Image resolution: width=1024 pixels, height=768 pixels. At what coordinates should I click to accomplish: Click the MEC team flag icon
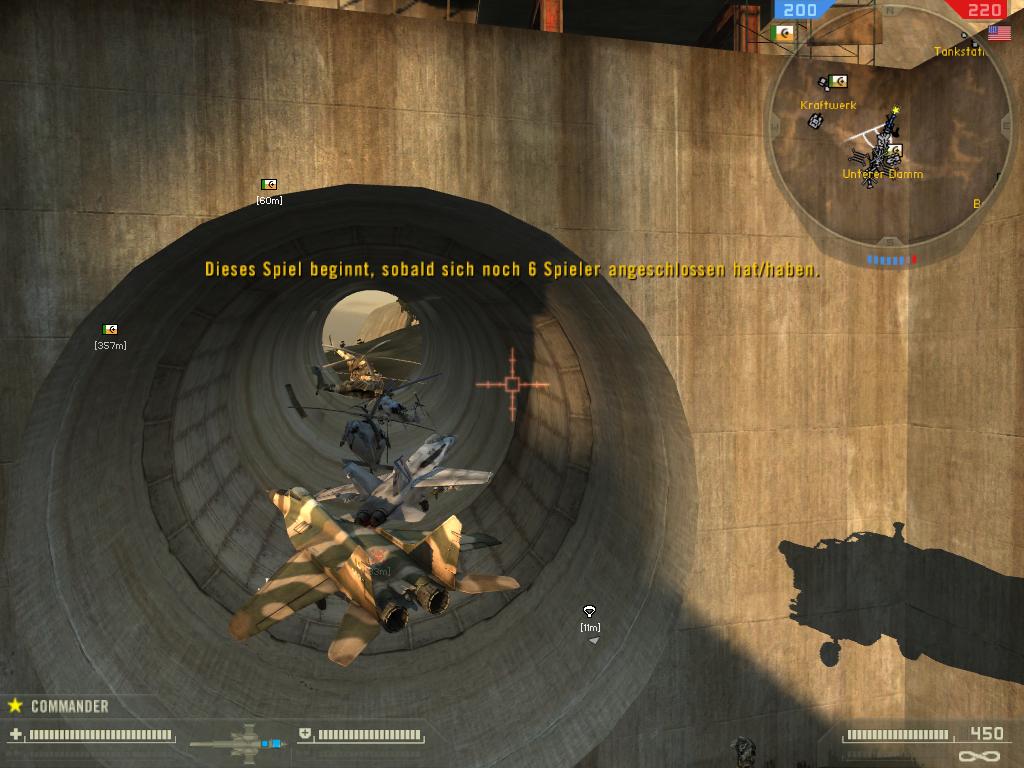pos(784,33)
